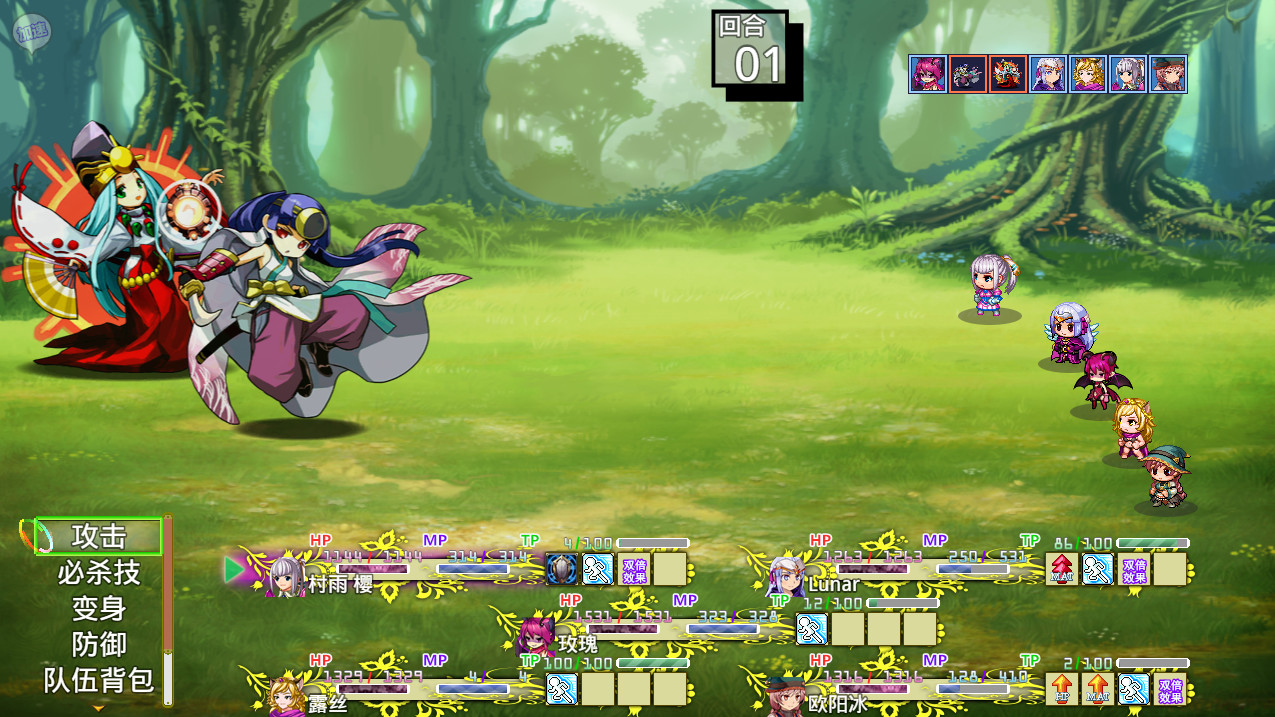This screenshot has height=717, width=1275.
Task: Click the pink-haired girl turn order portrait
Action: 928,74
